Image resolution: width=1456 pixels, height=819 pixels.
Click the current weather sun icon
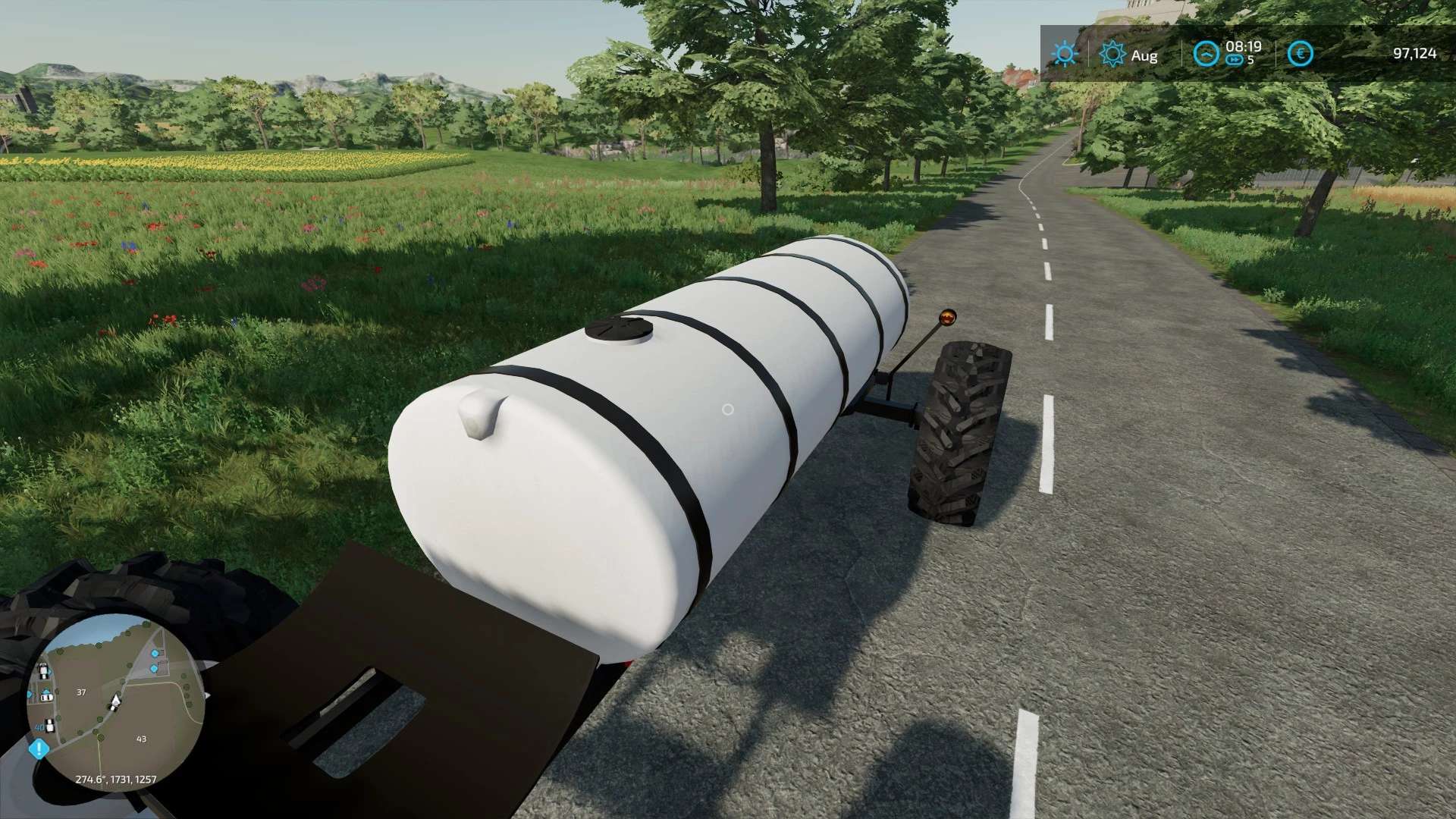[x=1065, y=55]
